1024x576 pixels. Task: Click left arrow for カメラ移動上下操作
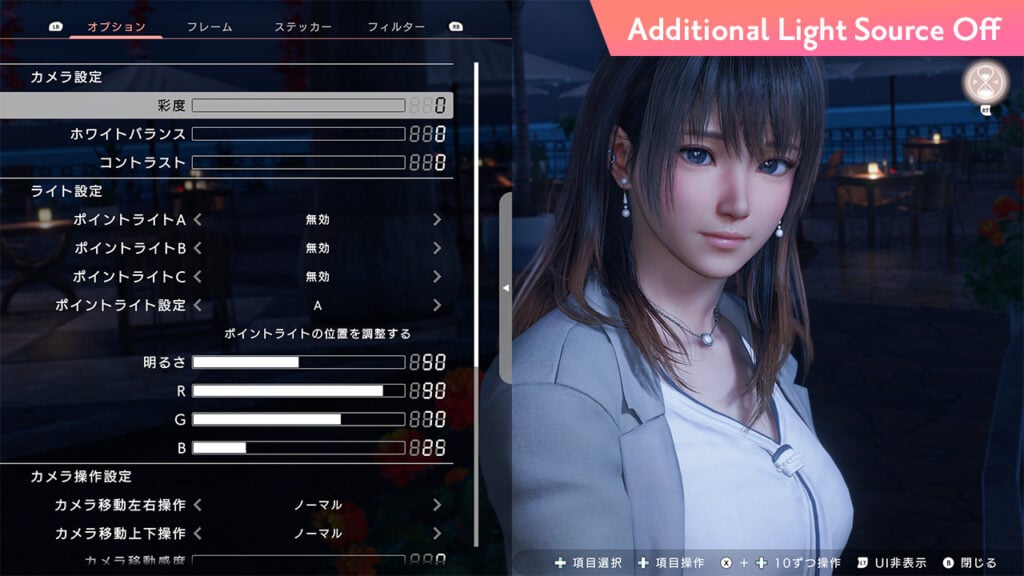click(x=198, y=533)
